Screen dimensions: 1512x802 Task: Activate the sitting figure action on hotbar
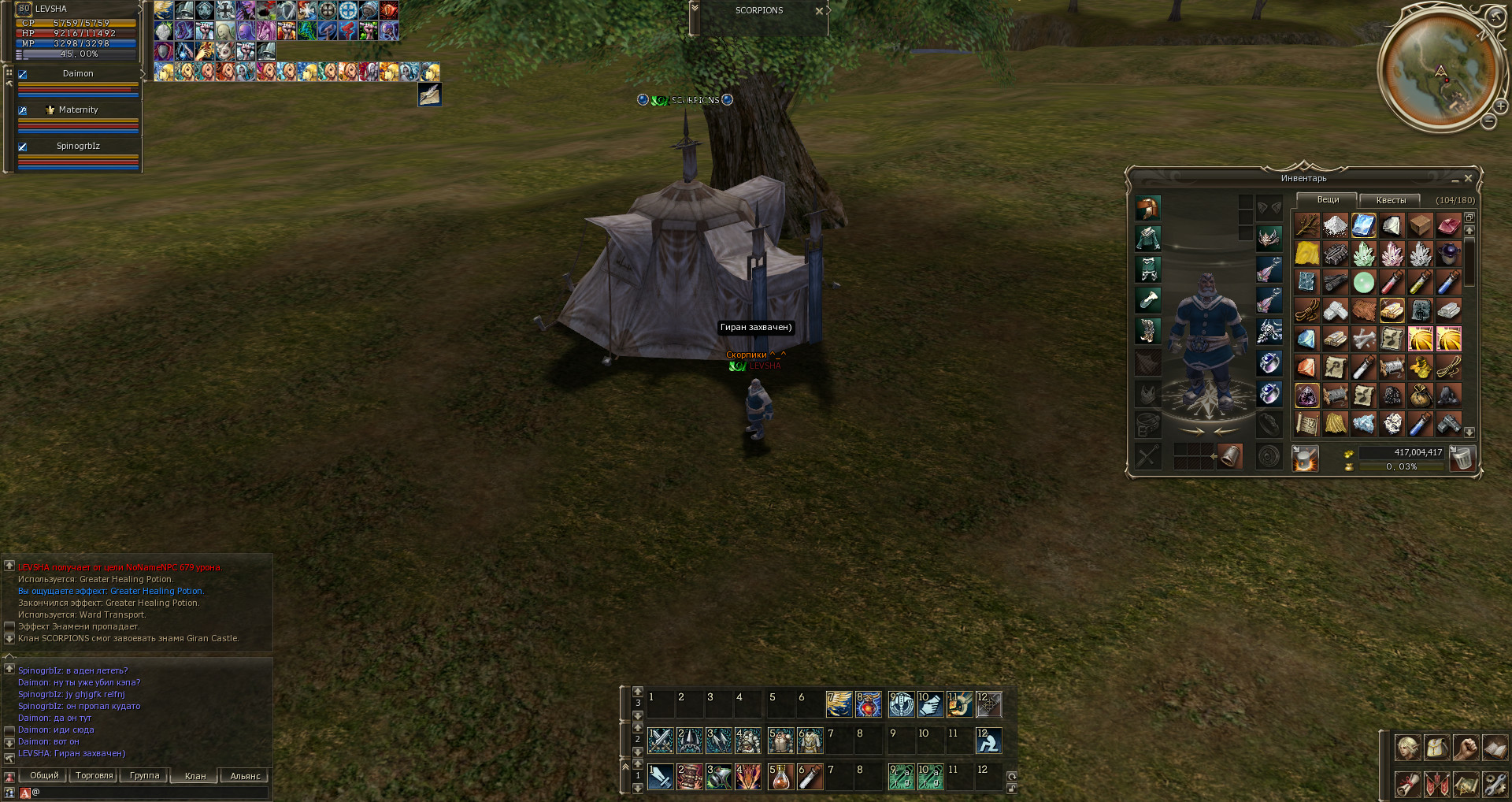[988, 741]
